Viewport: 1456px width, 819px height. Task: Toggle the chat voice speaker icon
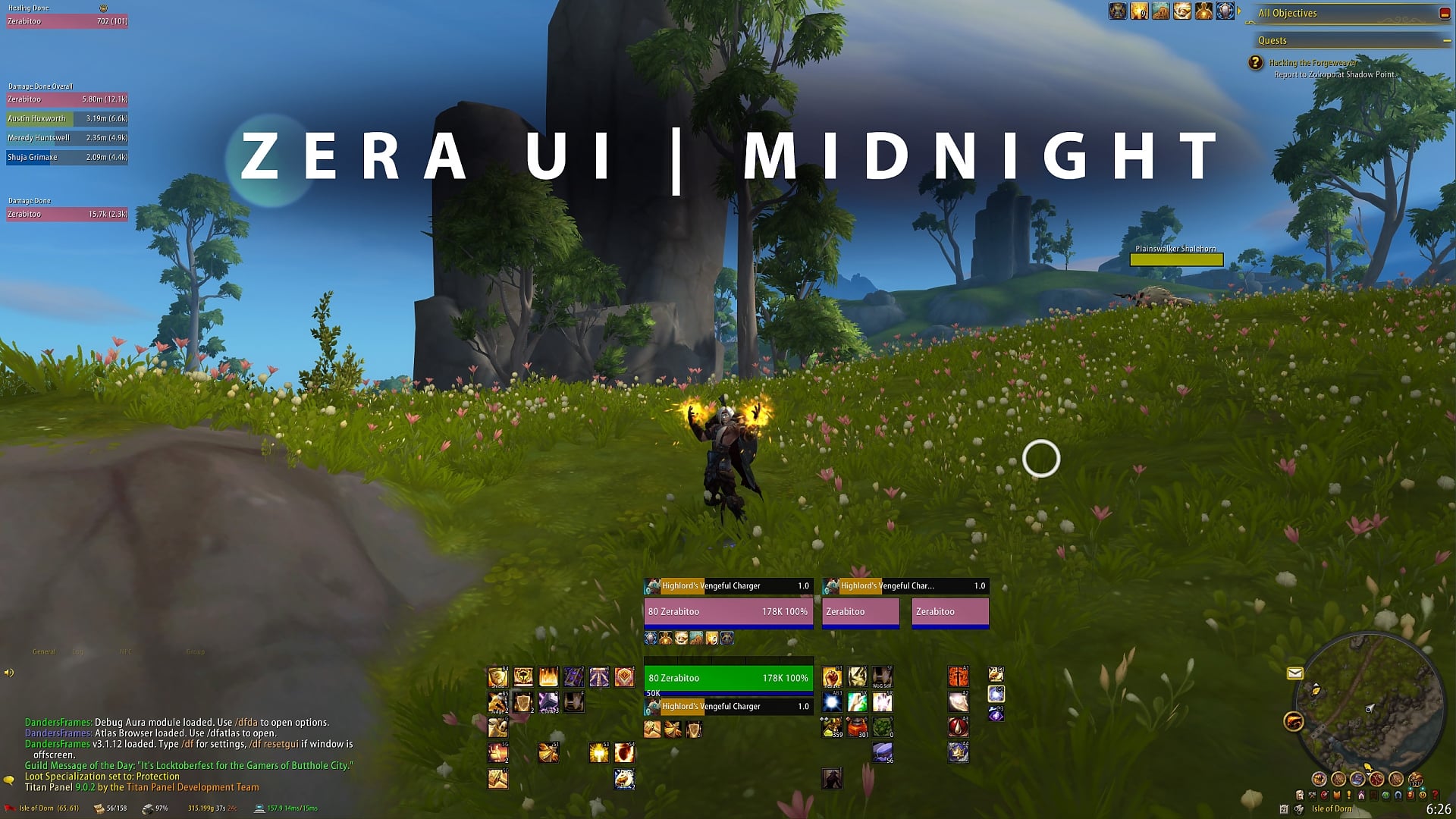9,673
